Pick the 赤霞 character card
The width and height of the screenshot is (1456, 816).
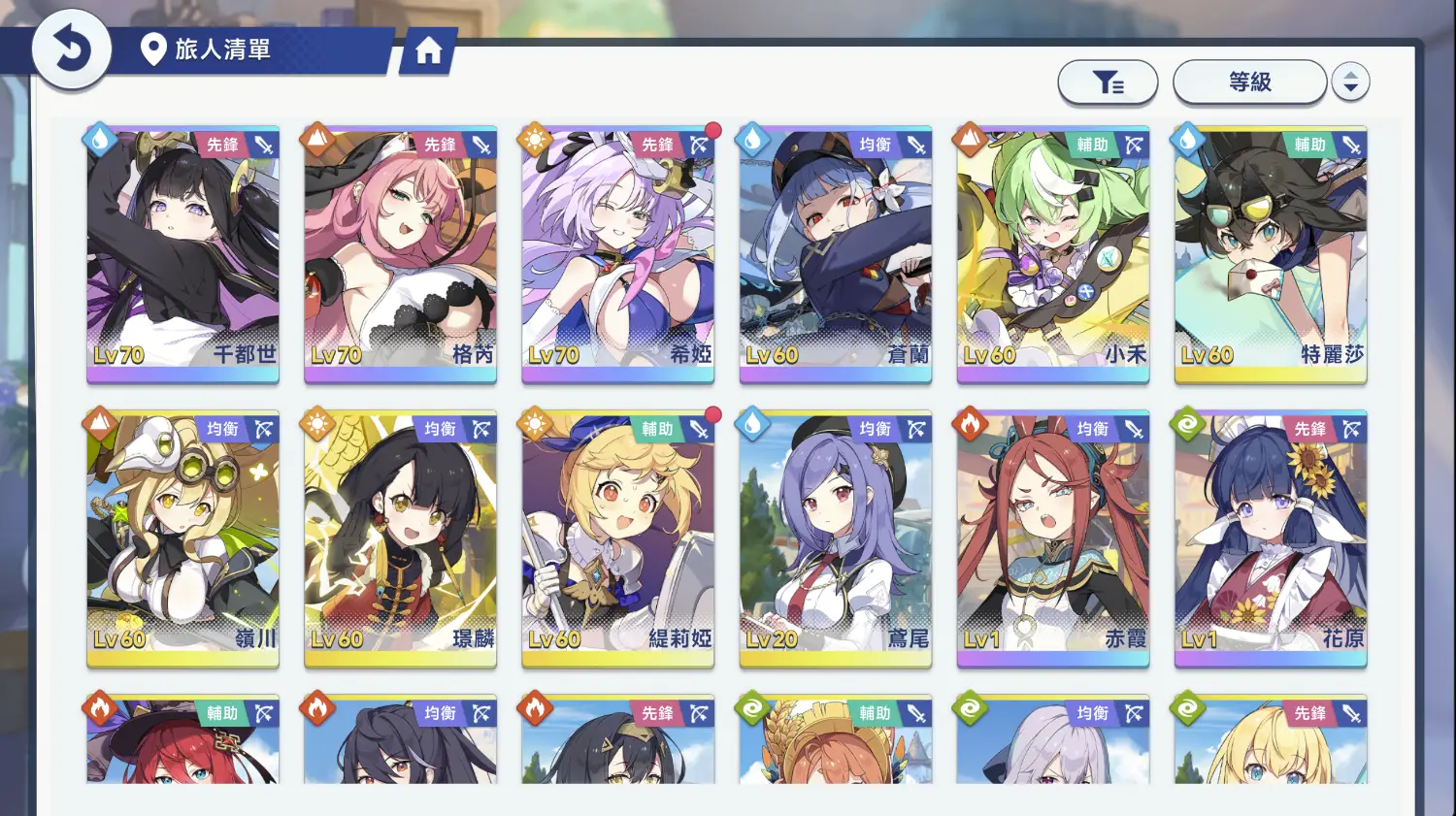(x=1053, y=537)
